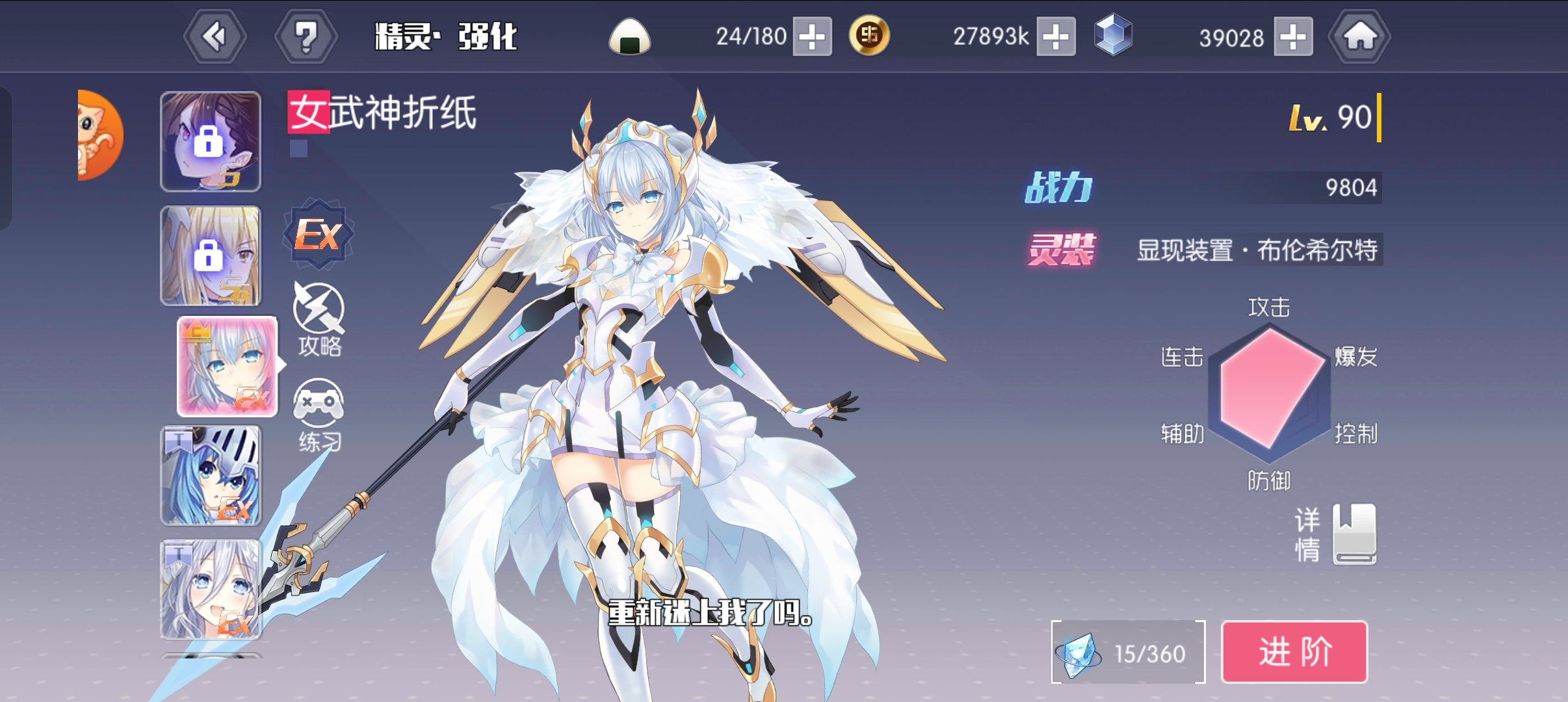Viewport: 1568px width, 702px height.
Task: Select the locked blonde spirit portrait
Action: point(211,256)
